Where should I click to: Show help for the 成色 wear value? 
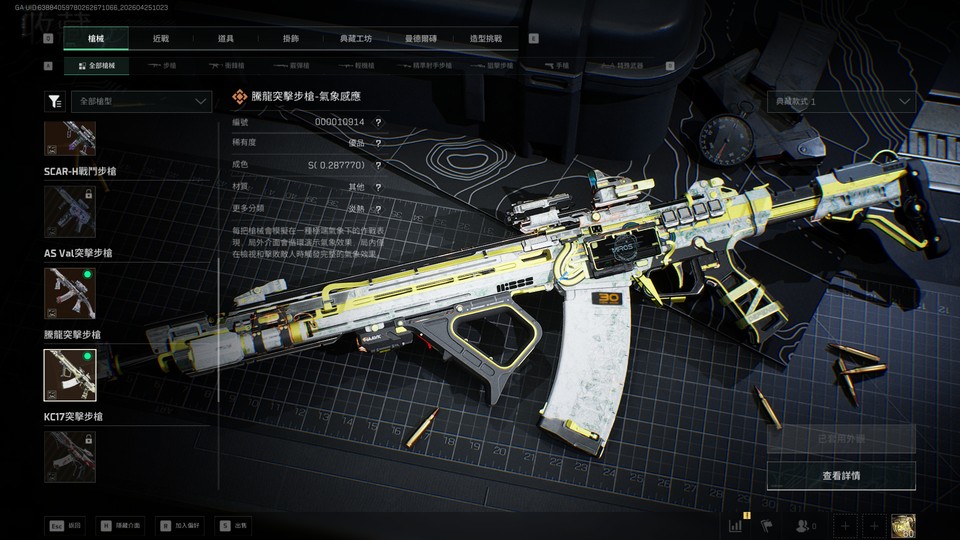pos(378,164)
